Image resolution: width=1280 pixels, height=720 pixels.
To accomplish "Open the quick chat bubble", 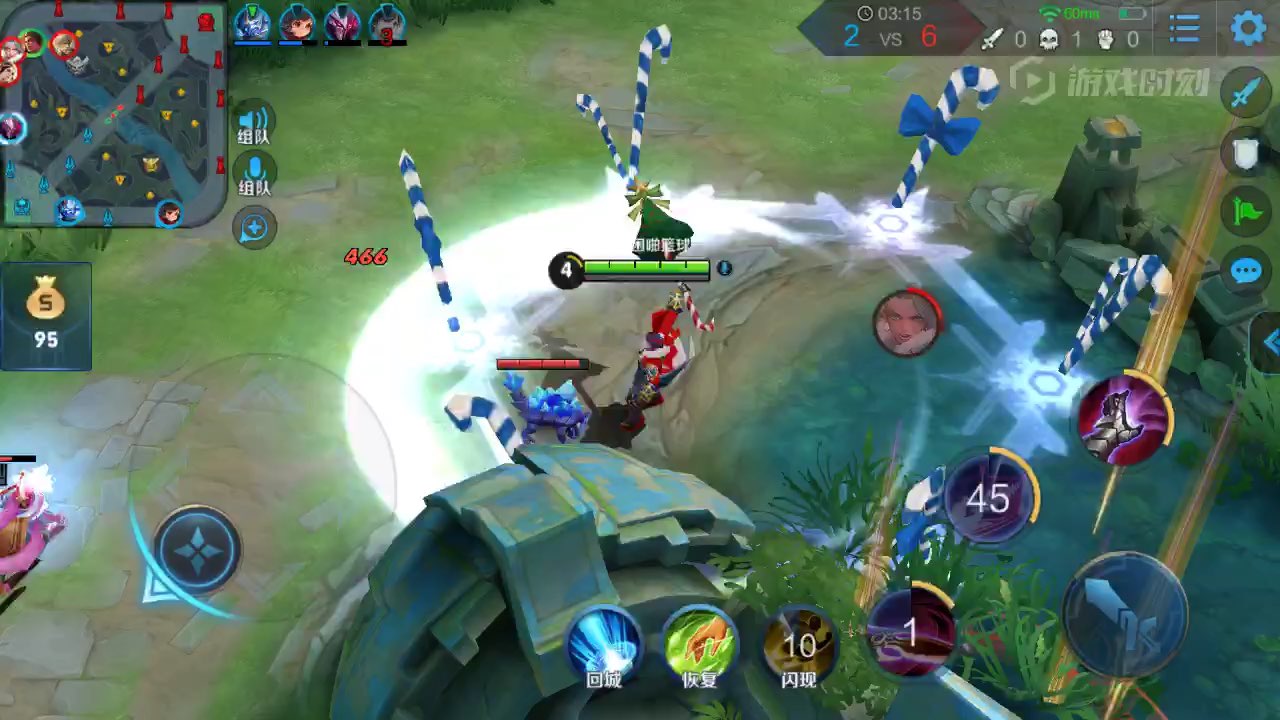I will (x=1245, y=271).
